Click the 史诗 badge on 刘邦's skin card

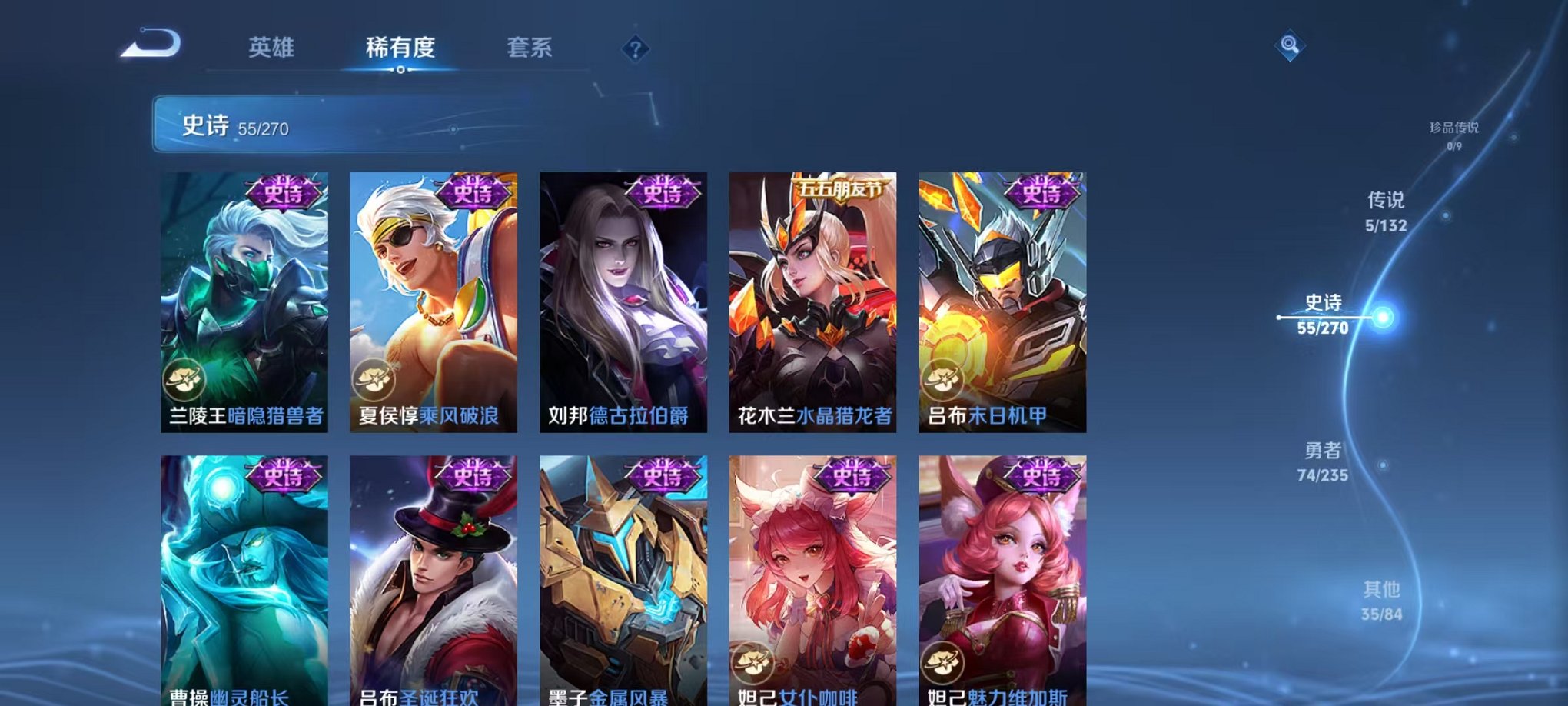tap(663, 193)
